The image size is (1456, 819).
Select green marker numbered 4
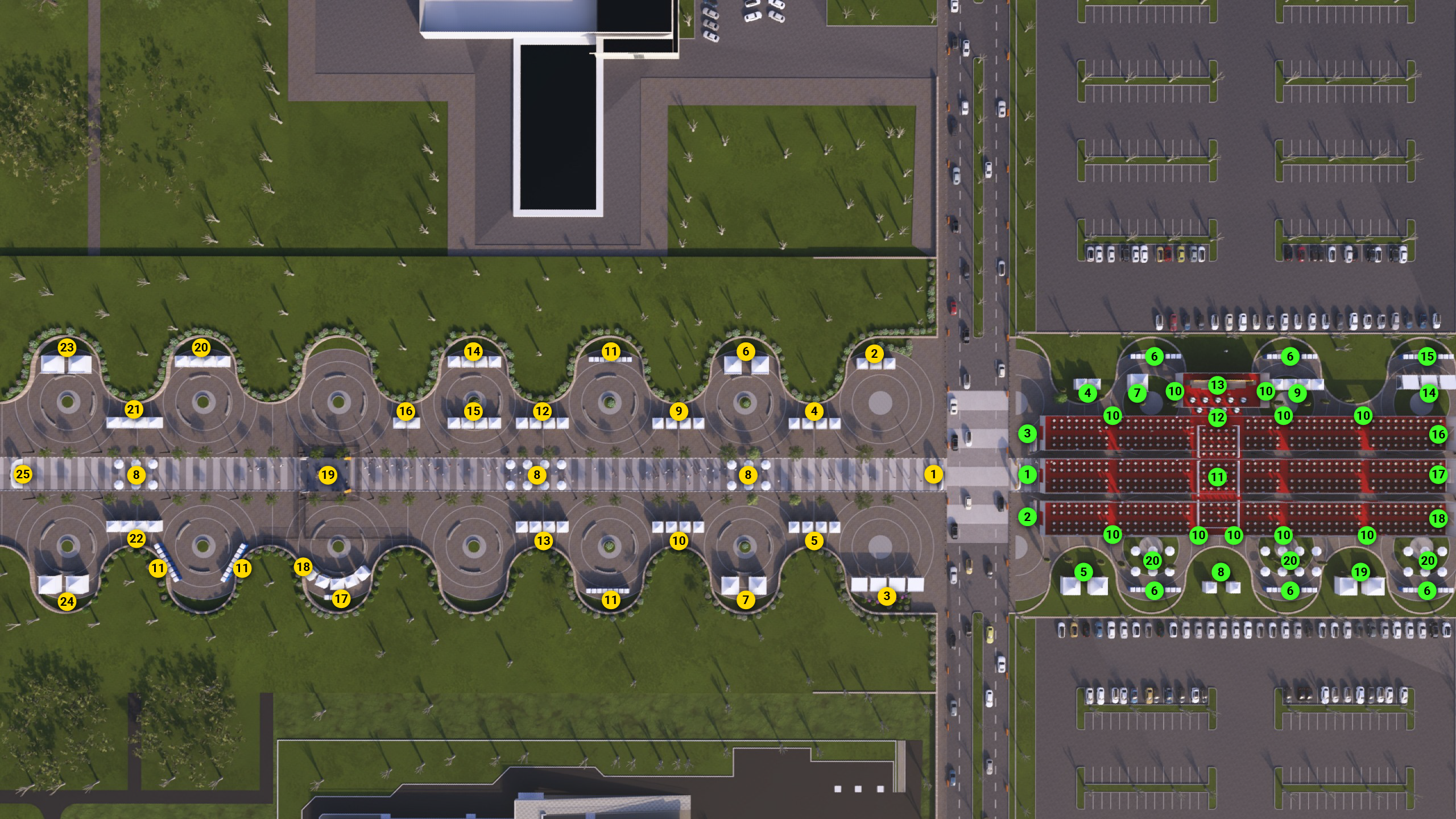pos(1087,392)
